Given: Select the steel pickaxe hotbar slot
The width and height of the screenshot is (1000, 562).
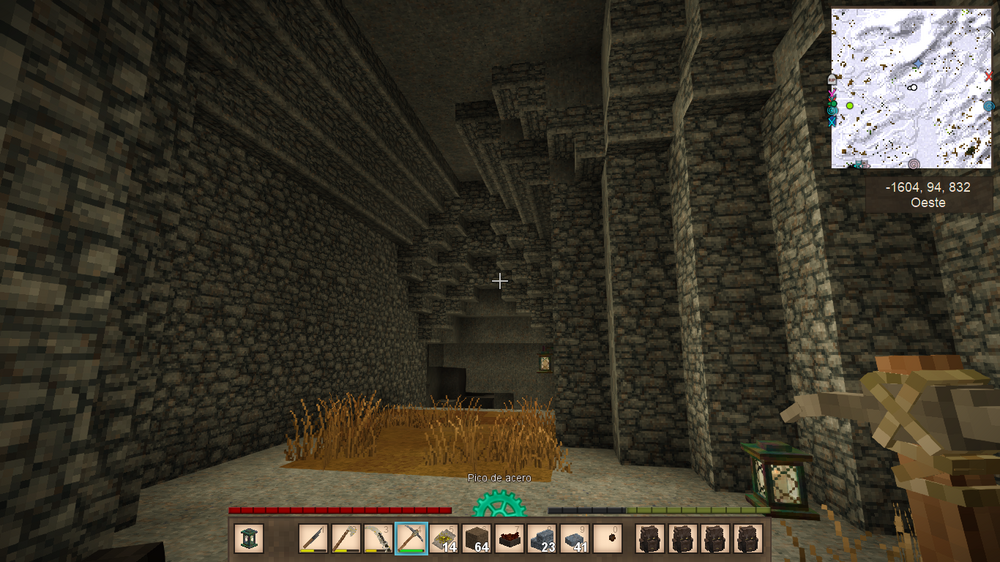Looking at the screenshot, I should click(411, 538).
